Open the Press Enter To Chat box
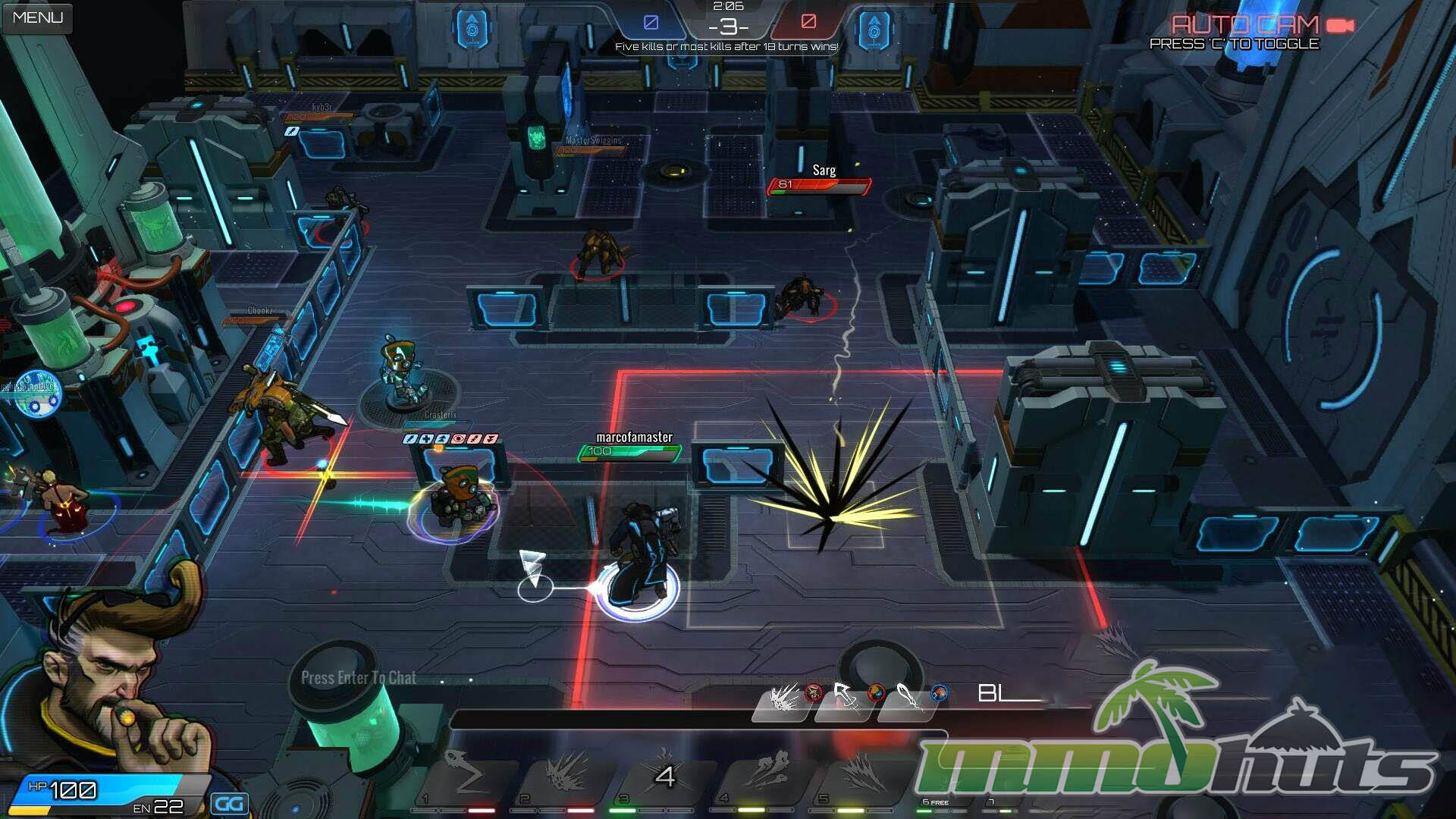Image resolution: width=1456 pixels, height=819 pixels. click(359, 678)
